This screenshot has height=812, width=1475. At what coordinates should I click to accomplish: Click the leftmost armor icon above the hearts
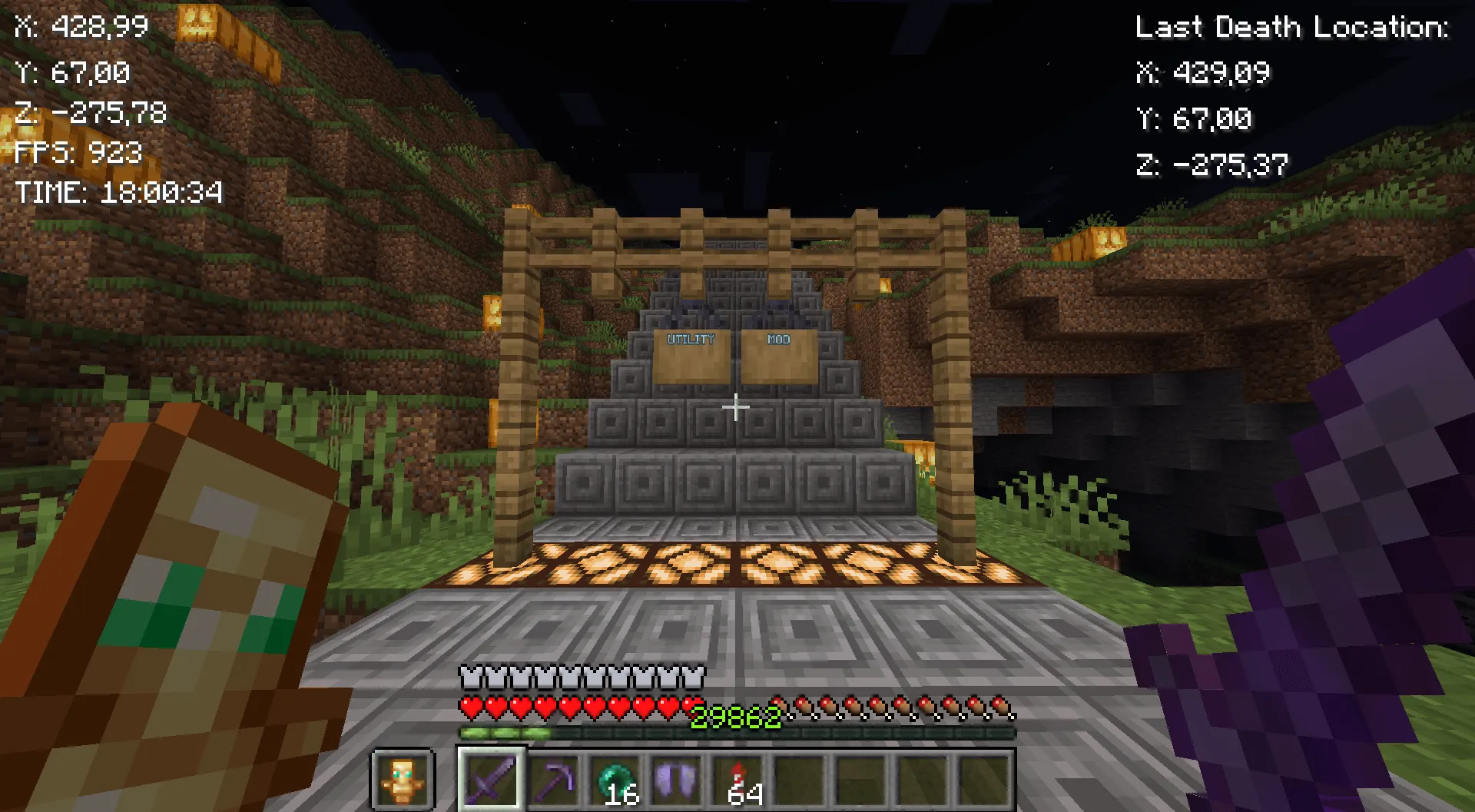point(469,678)
